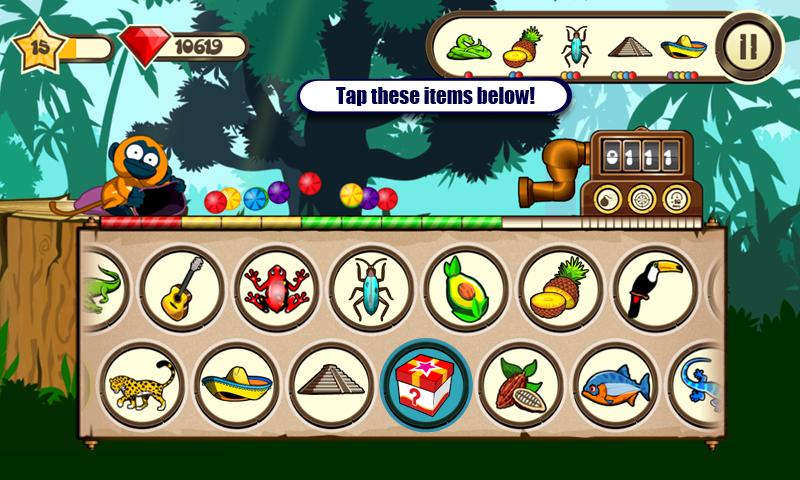Viewport: 800px width, 480px height.
Task: Tap the spotted jaguar tile
Action: tap(142, 385)
